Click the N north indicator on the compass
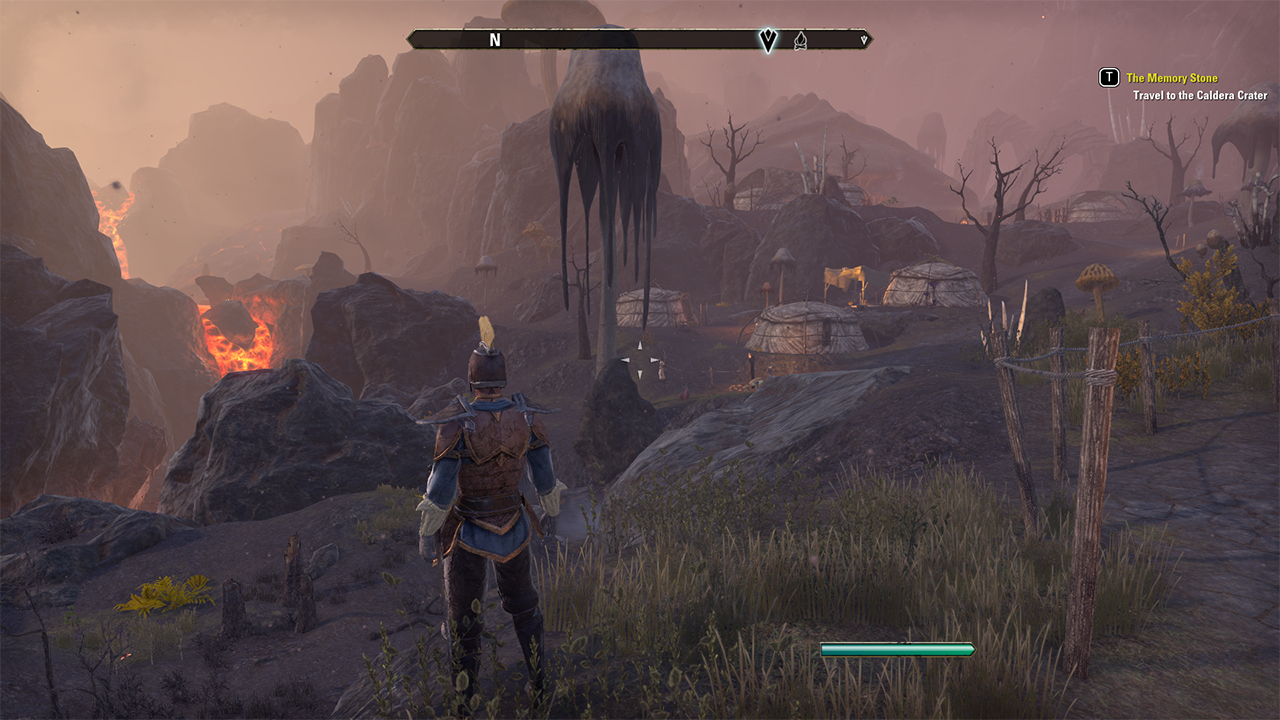This screenshot has width=1280, height=720. coord(494,40)
